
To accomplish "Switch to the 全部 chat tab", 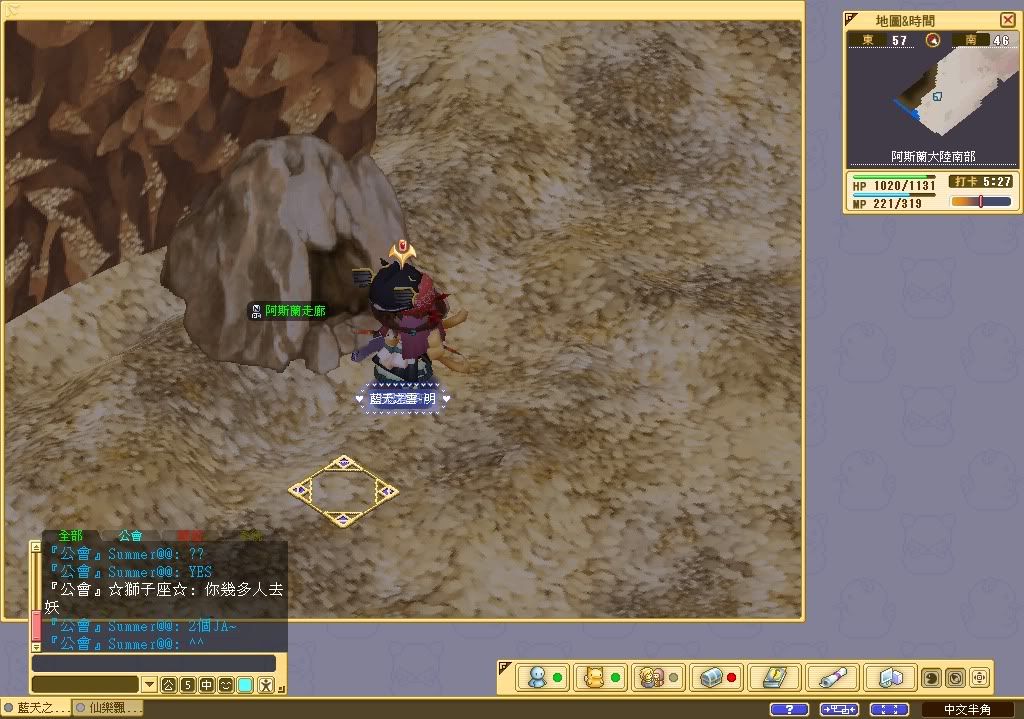I will 70,536.
